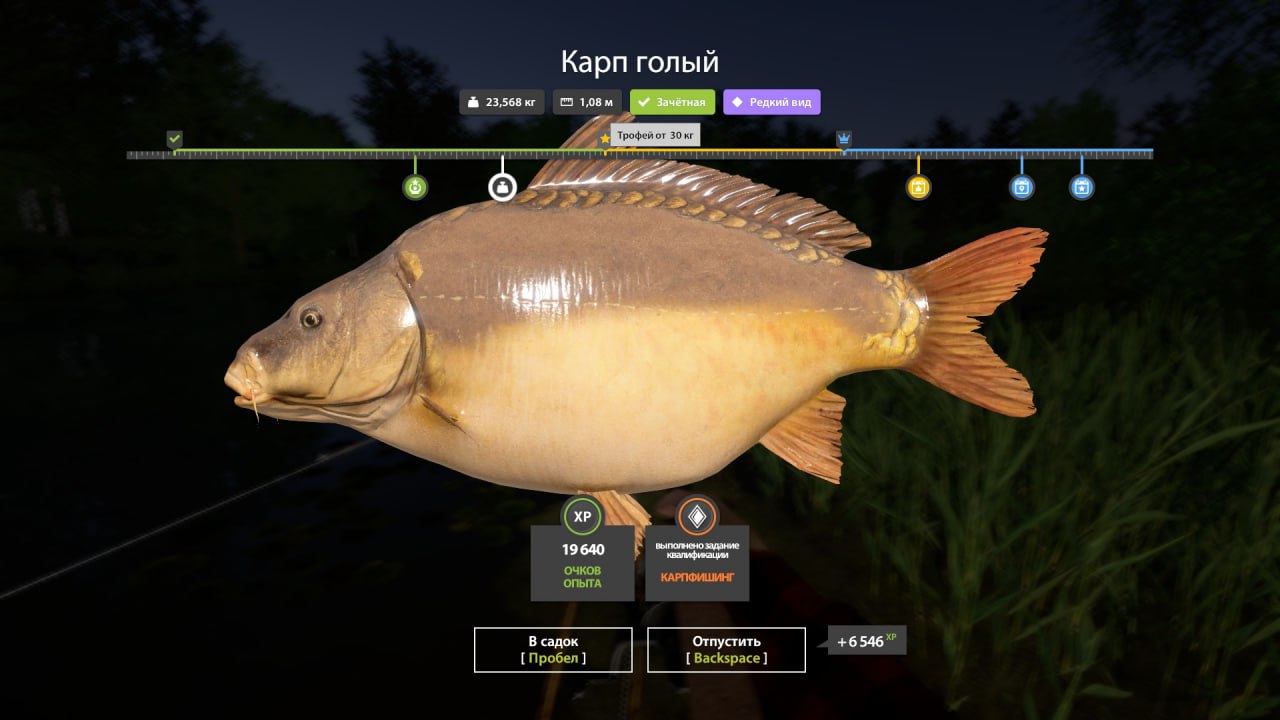The height and width of the screenshot is (720, 1280).
Task: Click the trophy star marker on the scale
Action: [x=605, y=139]
